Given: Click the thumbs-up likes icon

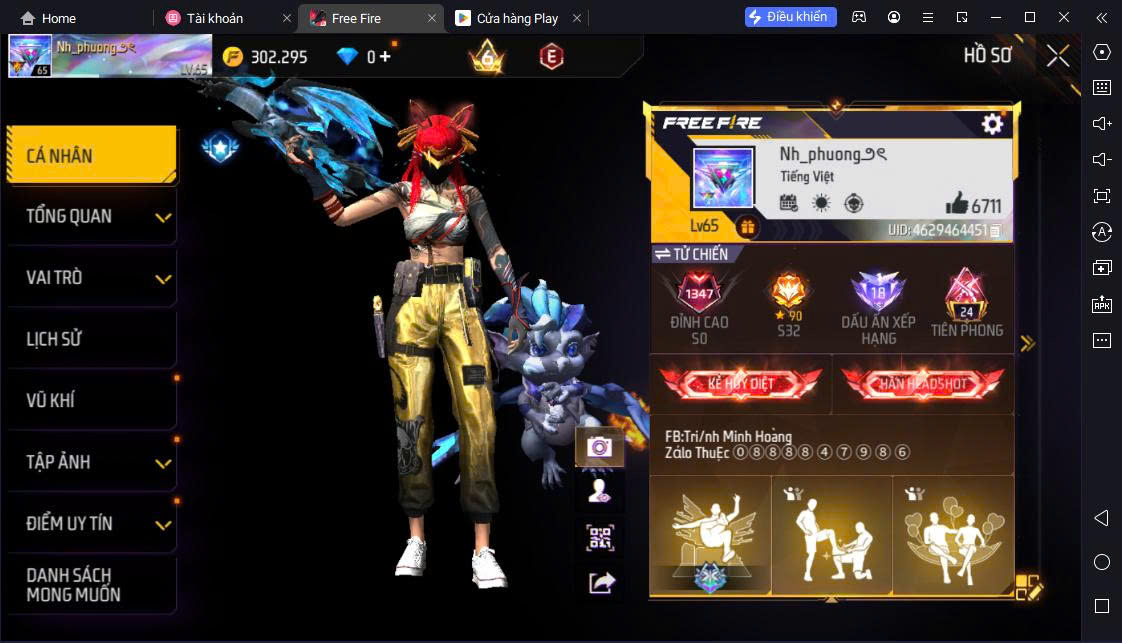Looking at the screenshot, I should tap(956, 204).
